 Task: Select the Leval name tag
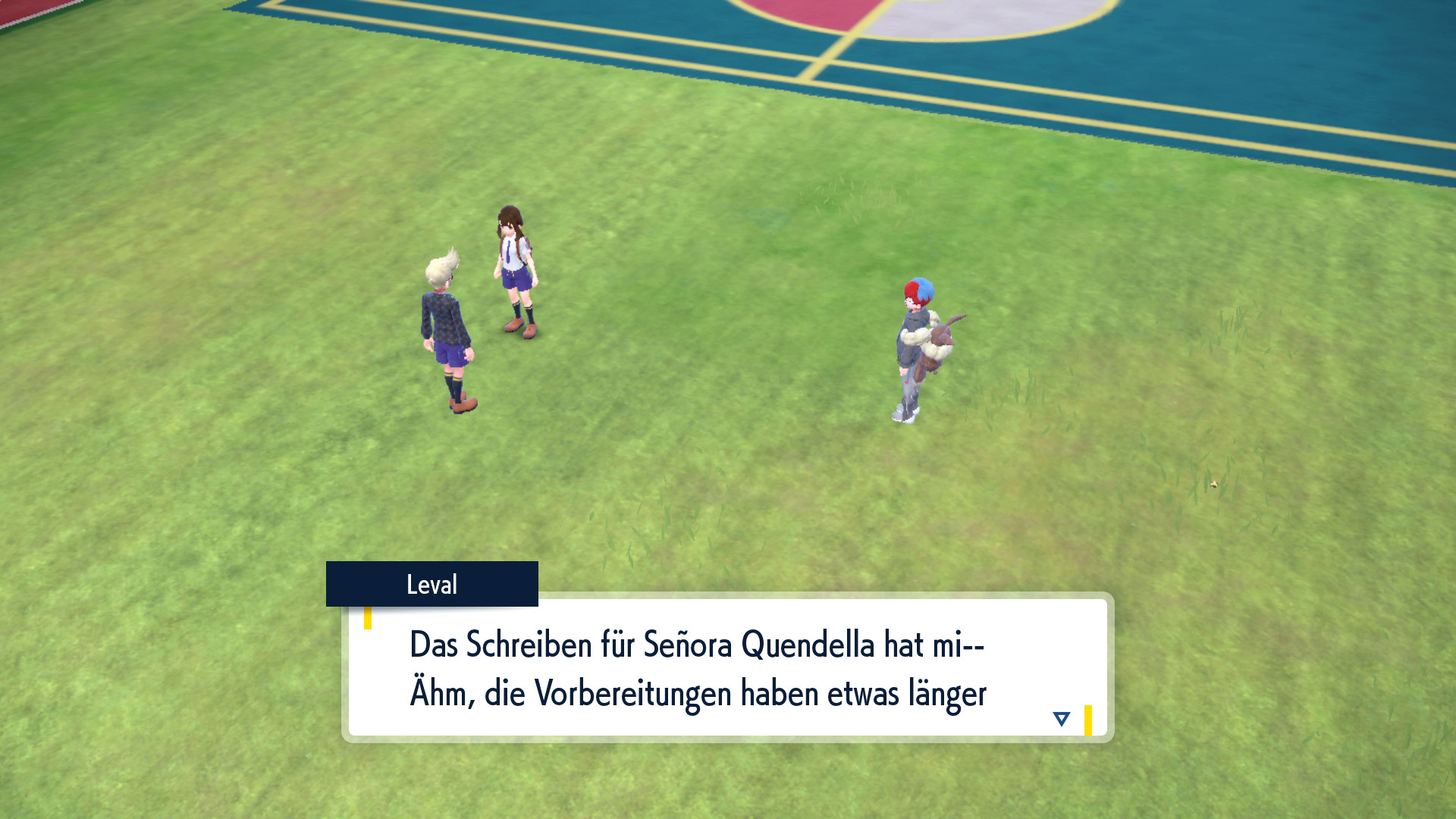432,584
